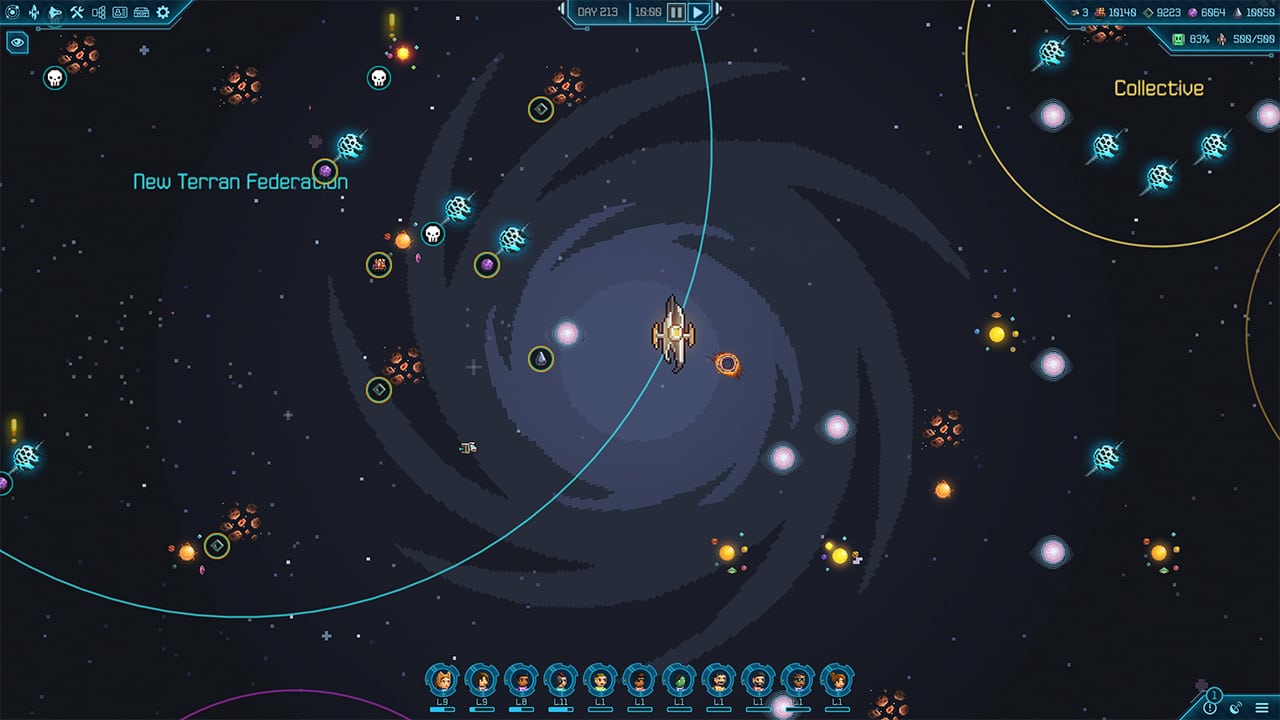Click the L8 crew member's experience bar
The image size is (1280, 720).
pos(520,708)
